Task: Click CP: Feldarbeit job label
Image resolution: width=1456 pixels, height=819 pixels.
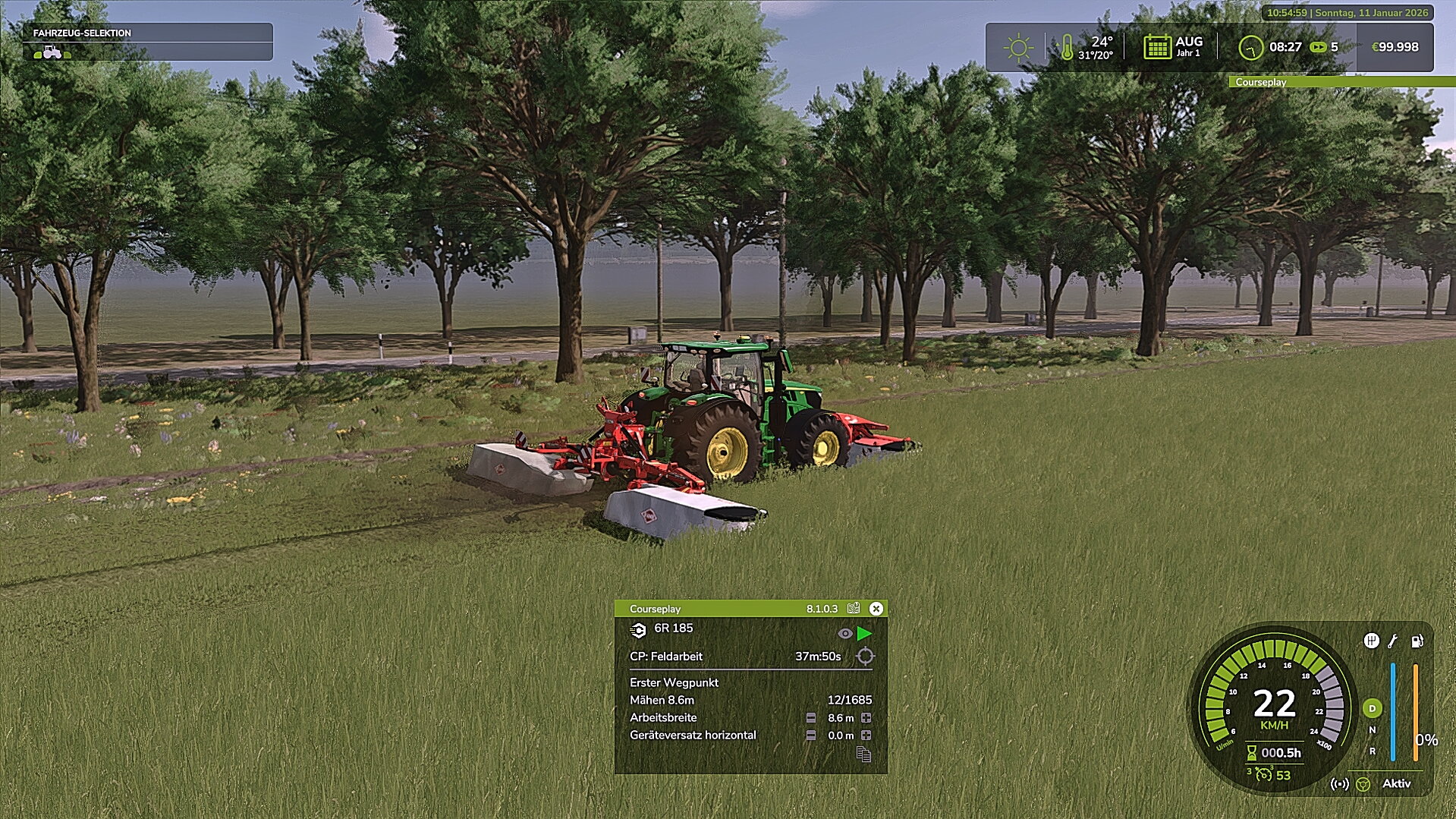Action: coord(665,657)
